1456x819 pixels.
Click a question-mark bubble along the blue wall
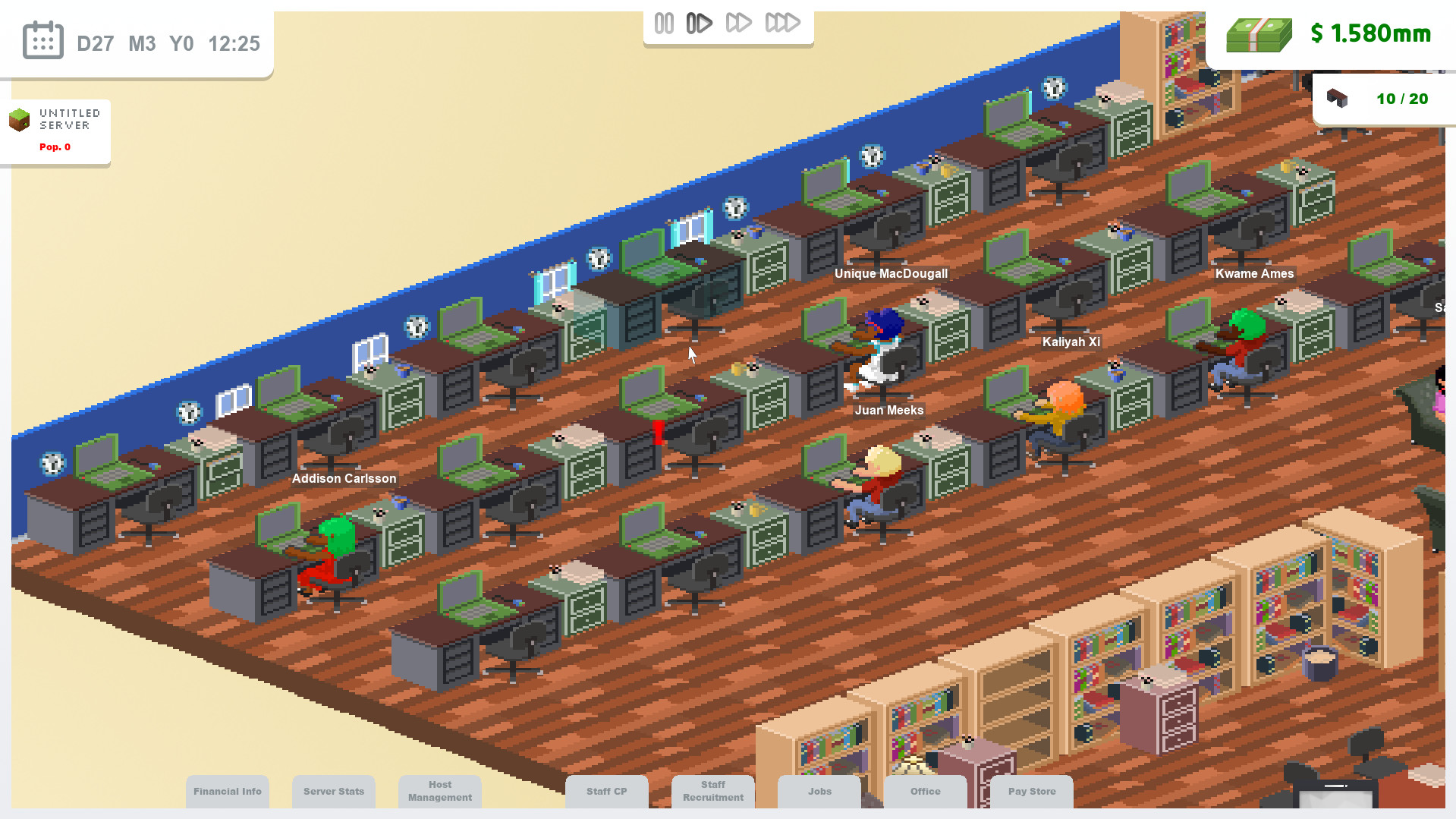188,412
